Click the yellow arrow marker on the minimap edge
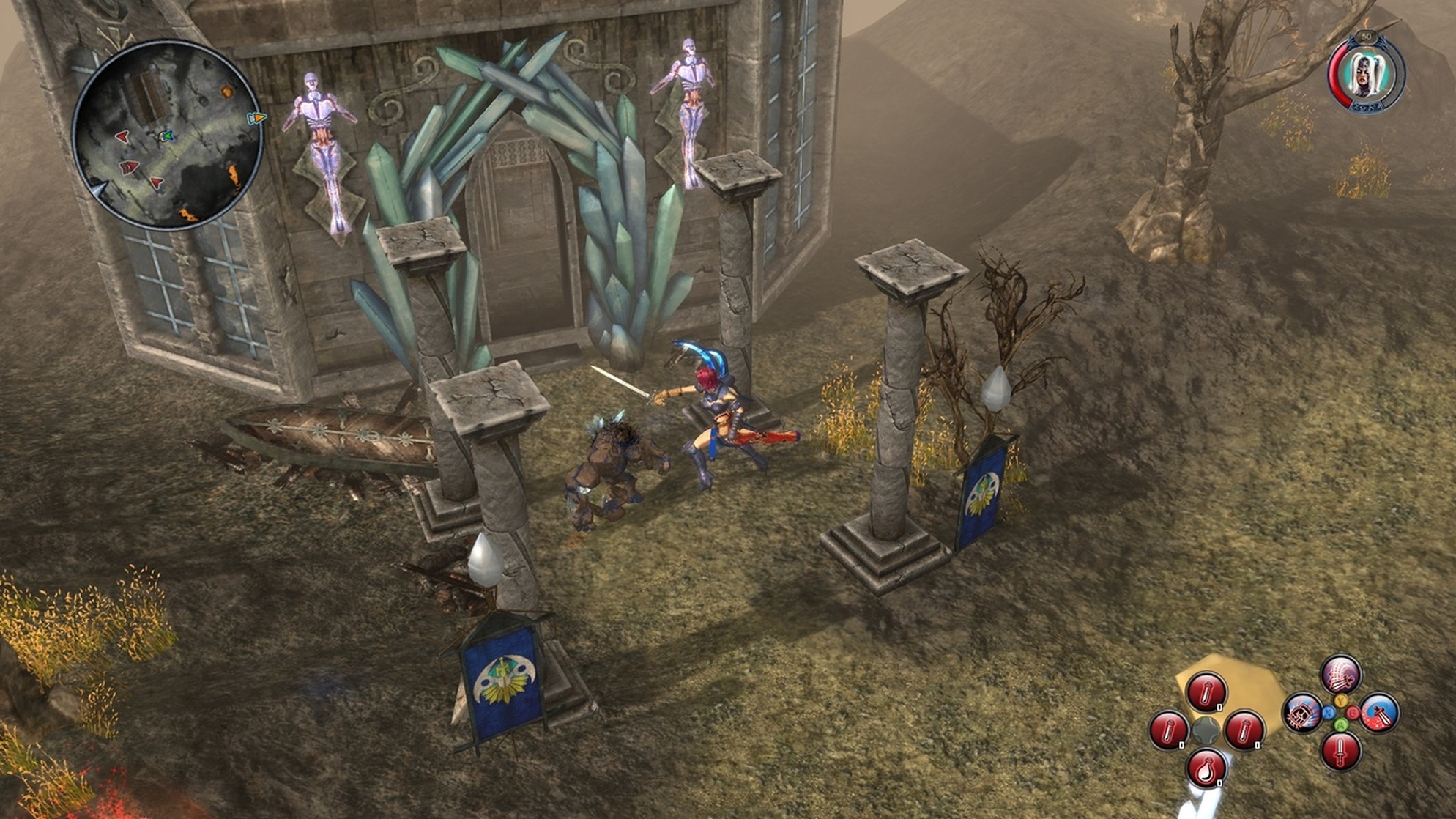The image size is (1456, 819). point(256,117)
